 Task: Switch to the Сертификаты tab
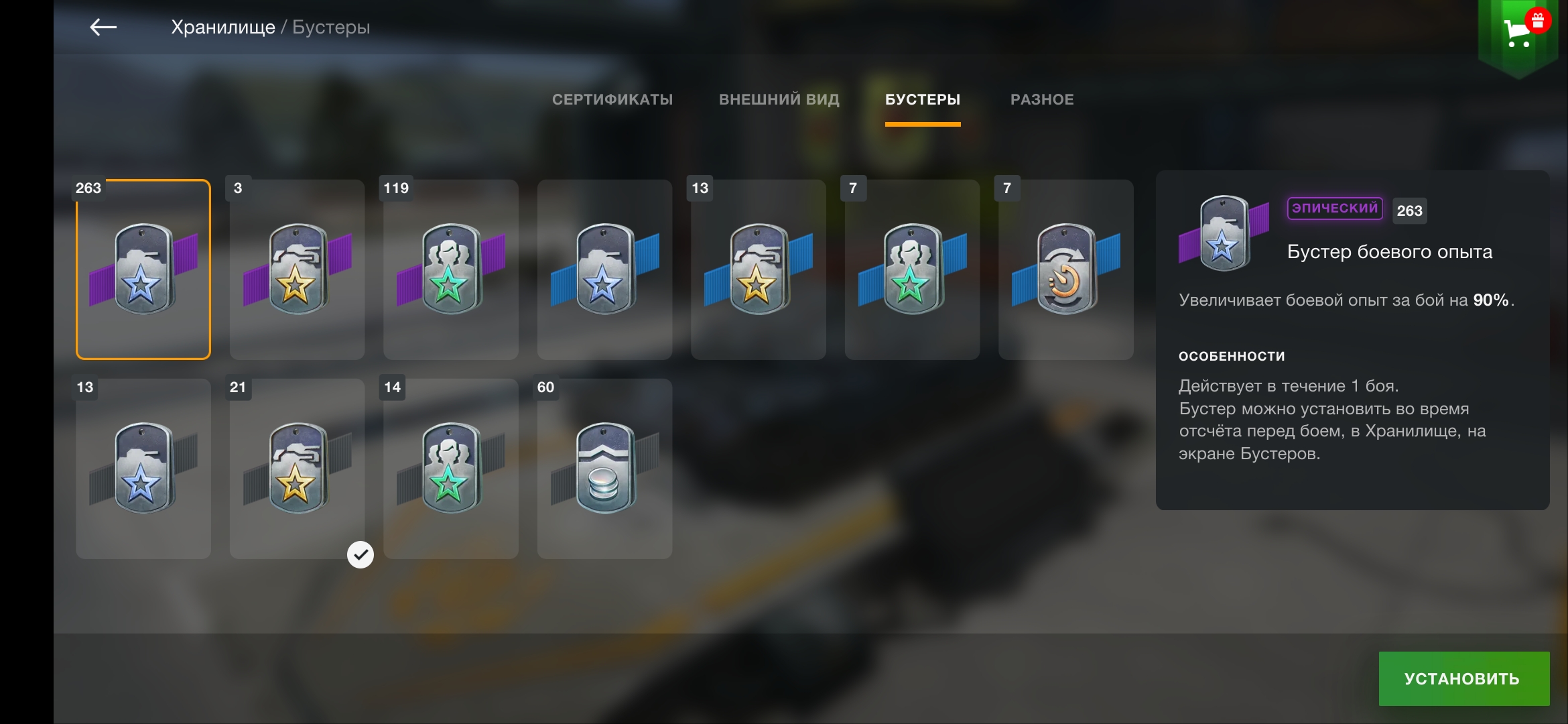click(612, 100)
